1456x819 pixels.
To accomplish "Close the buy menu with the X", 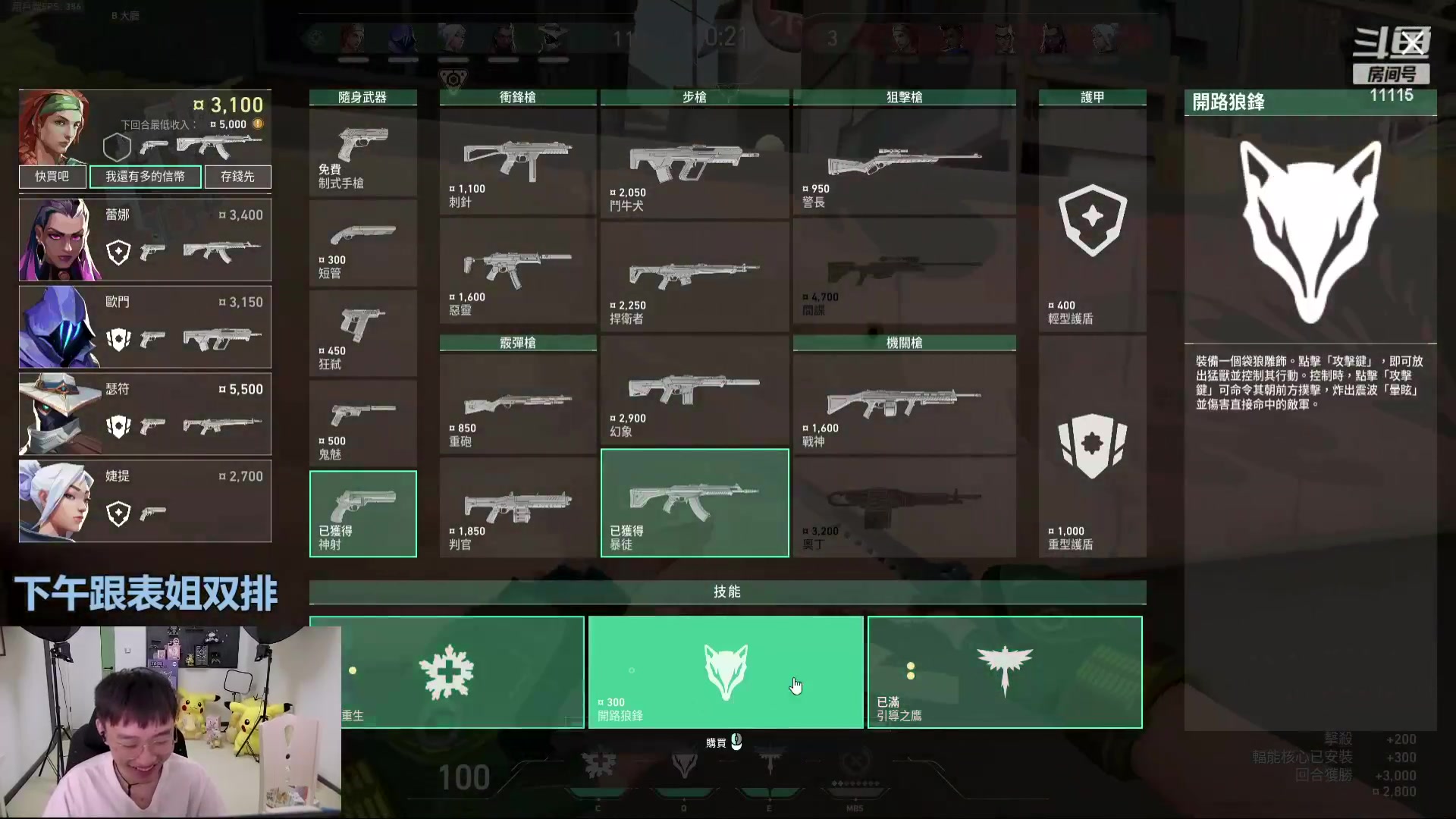I will (1412, 44).
